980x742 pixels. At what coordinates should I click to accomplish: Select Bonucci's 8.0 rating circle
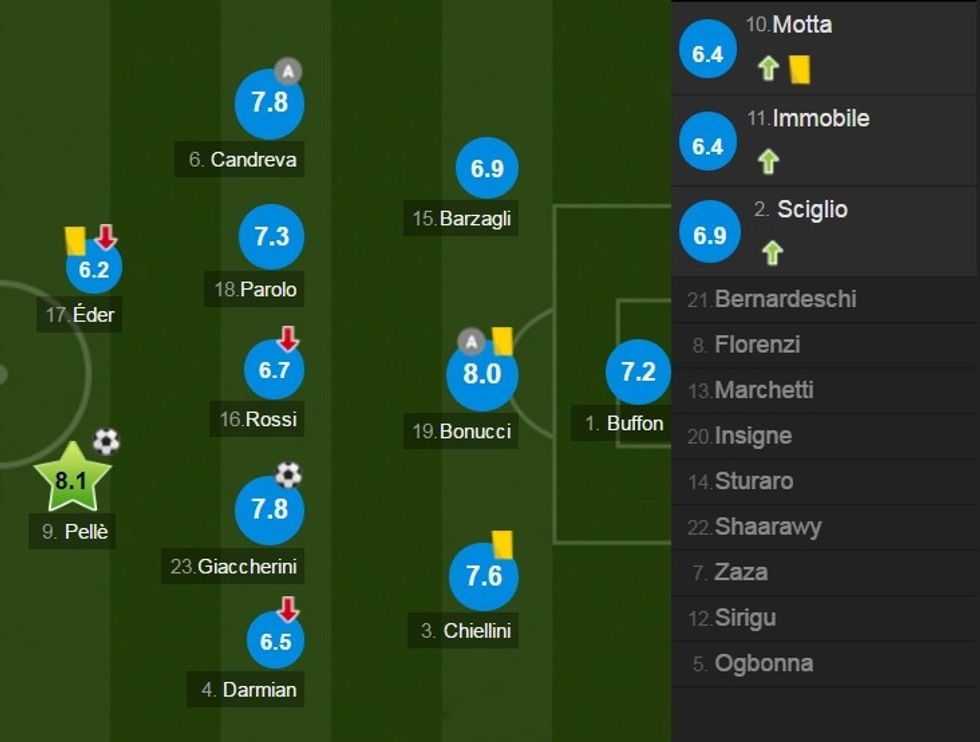coord(481,374)
